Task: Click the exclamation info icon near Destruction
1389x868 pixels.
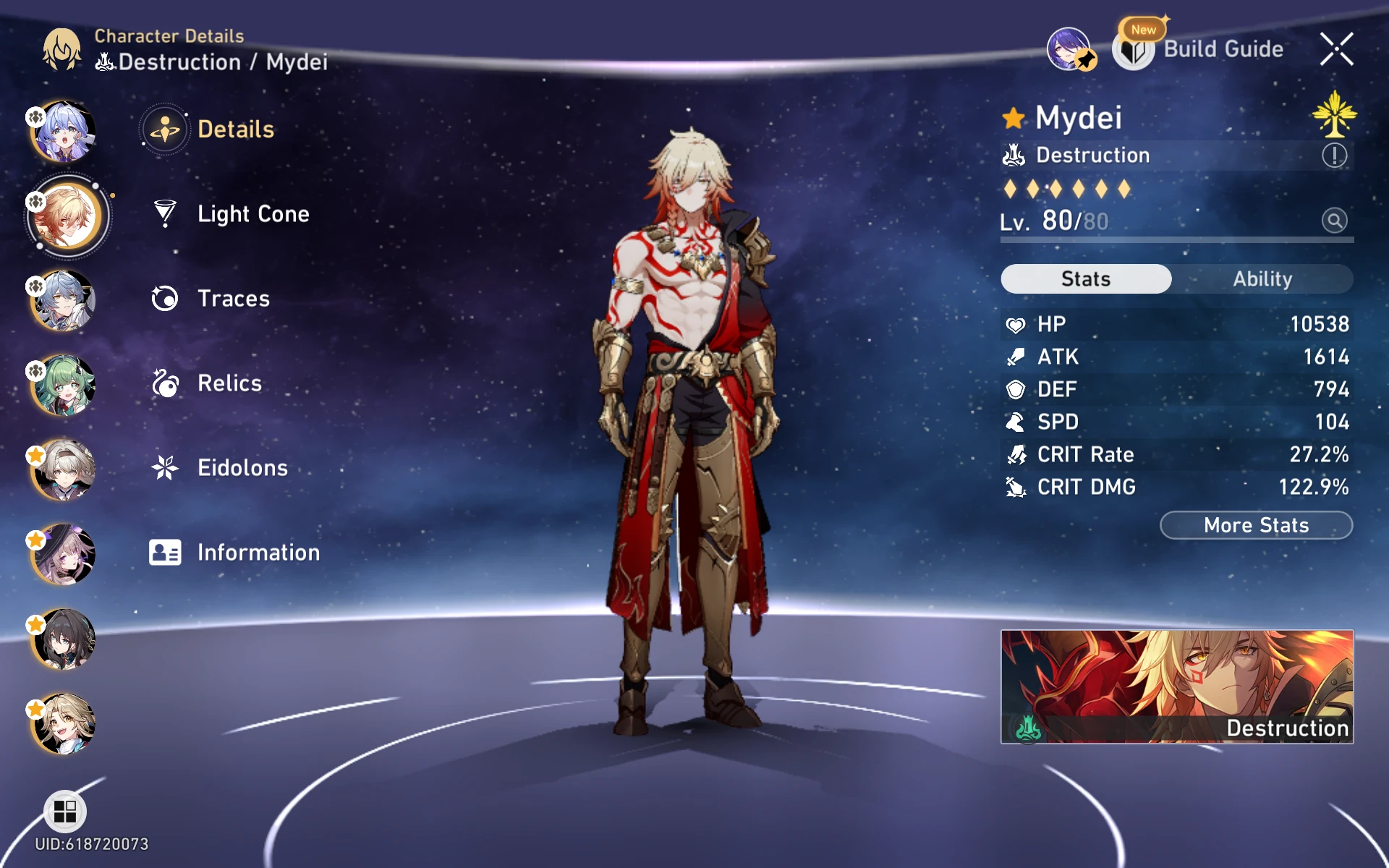Action: click(1335, 155)
